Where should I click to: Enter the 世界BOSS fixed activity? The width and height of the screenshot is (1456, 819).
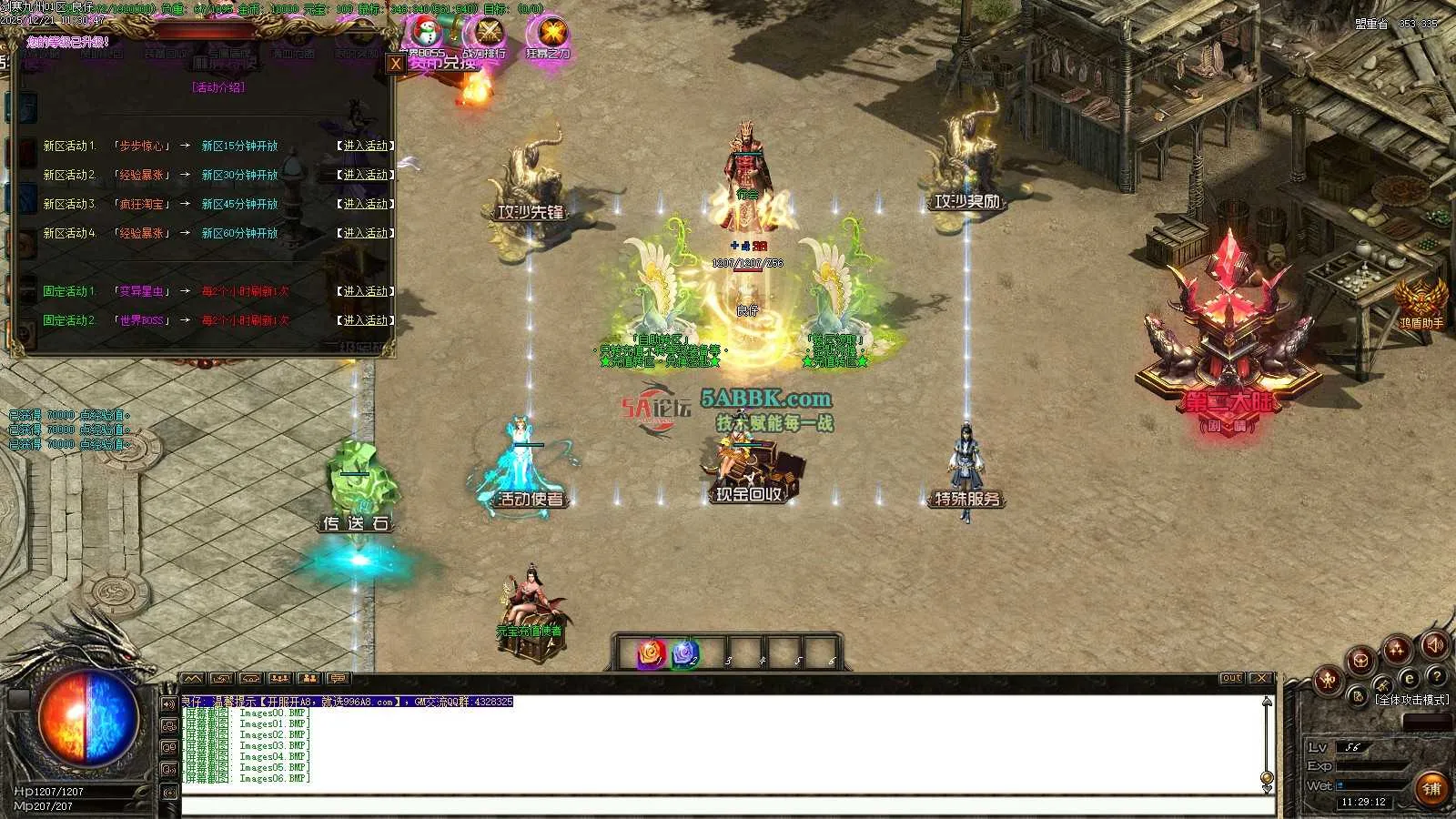365,320
